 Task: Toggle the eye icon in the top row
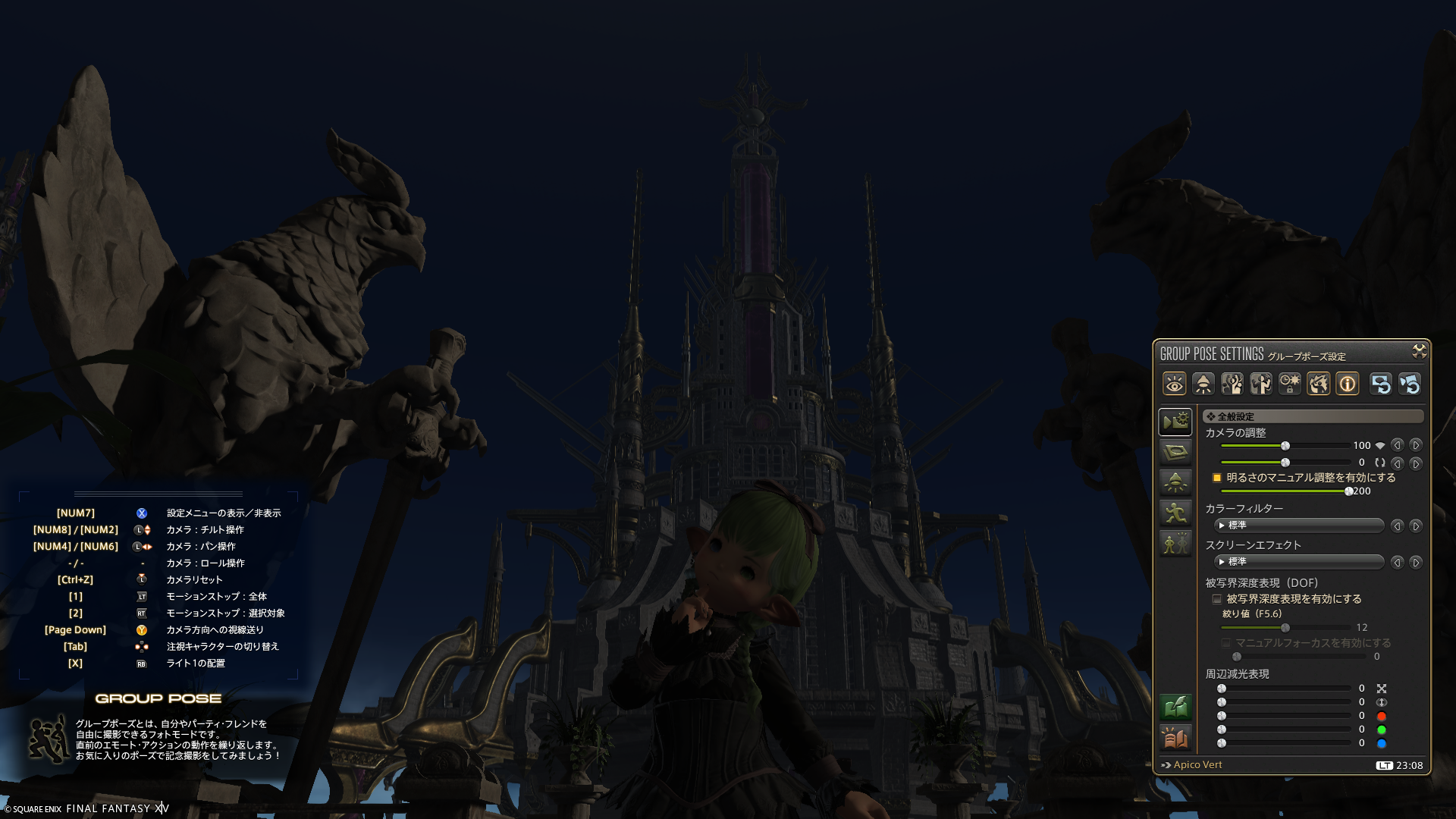coord(1174,384)
